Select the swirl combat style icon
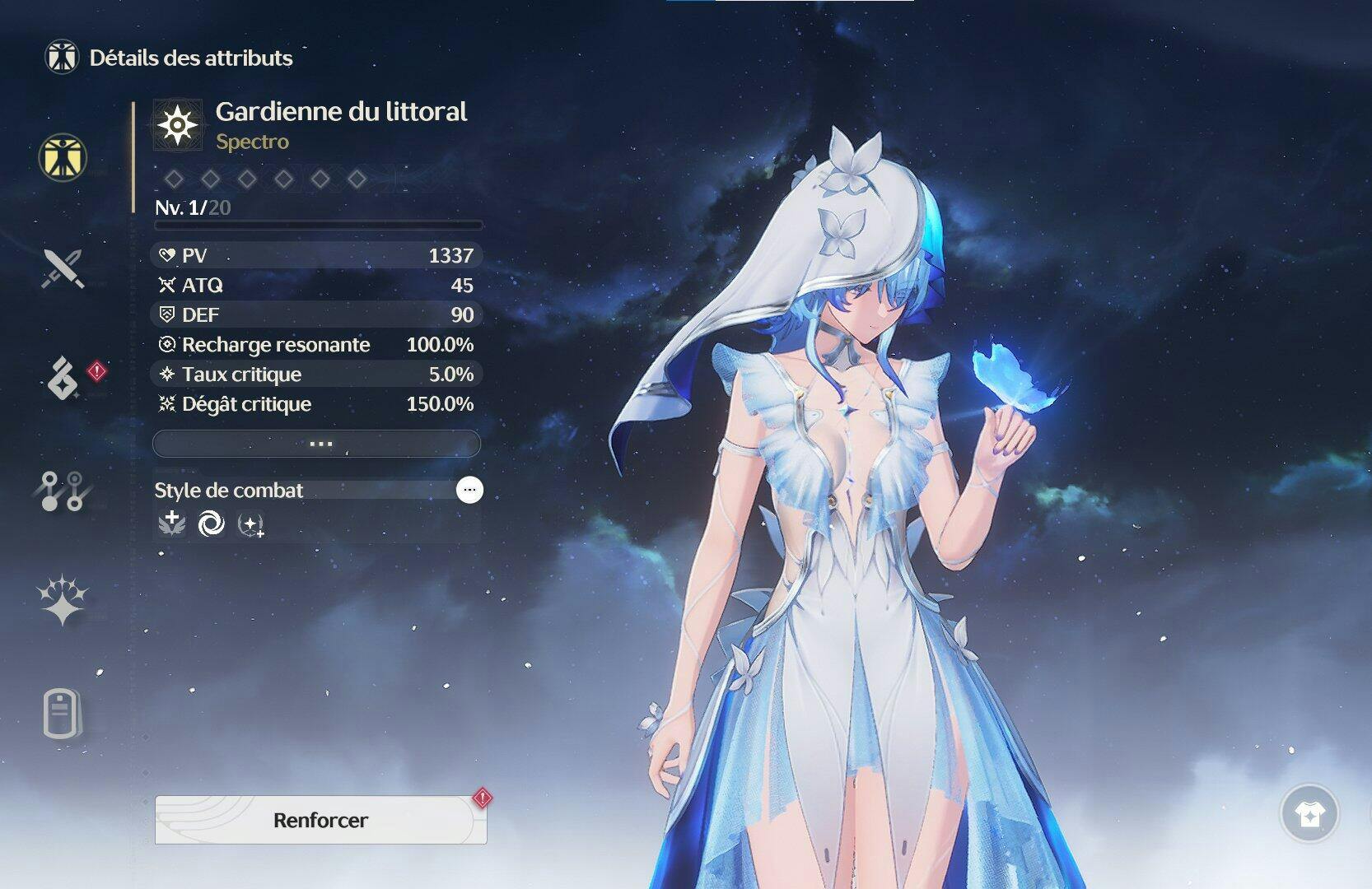The width and height of the screenshot is (1372, 889). [212, 524]
